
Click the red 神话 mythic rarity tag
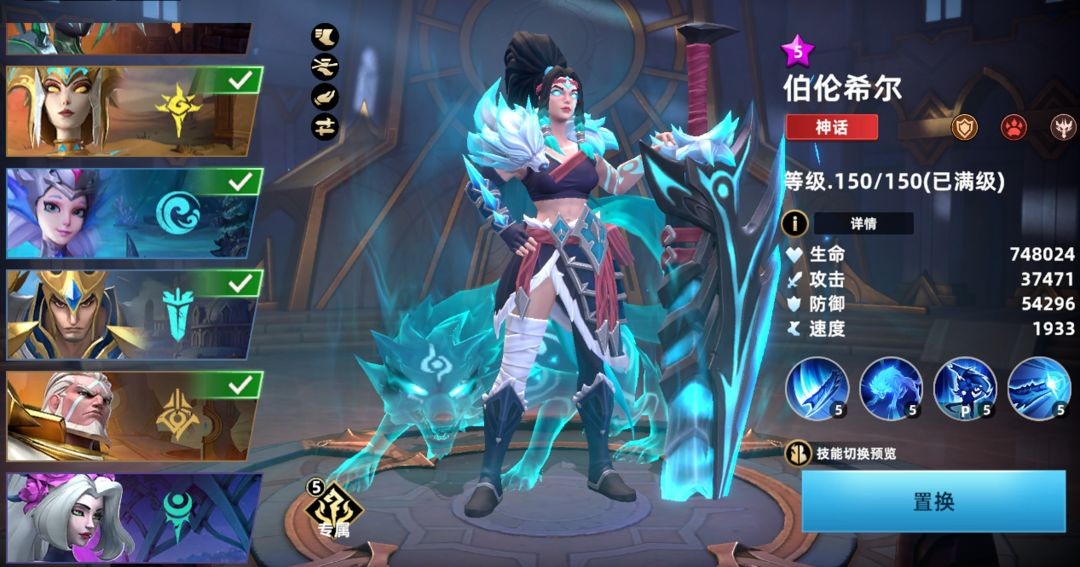tap(831, 127)
